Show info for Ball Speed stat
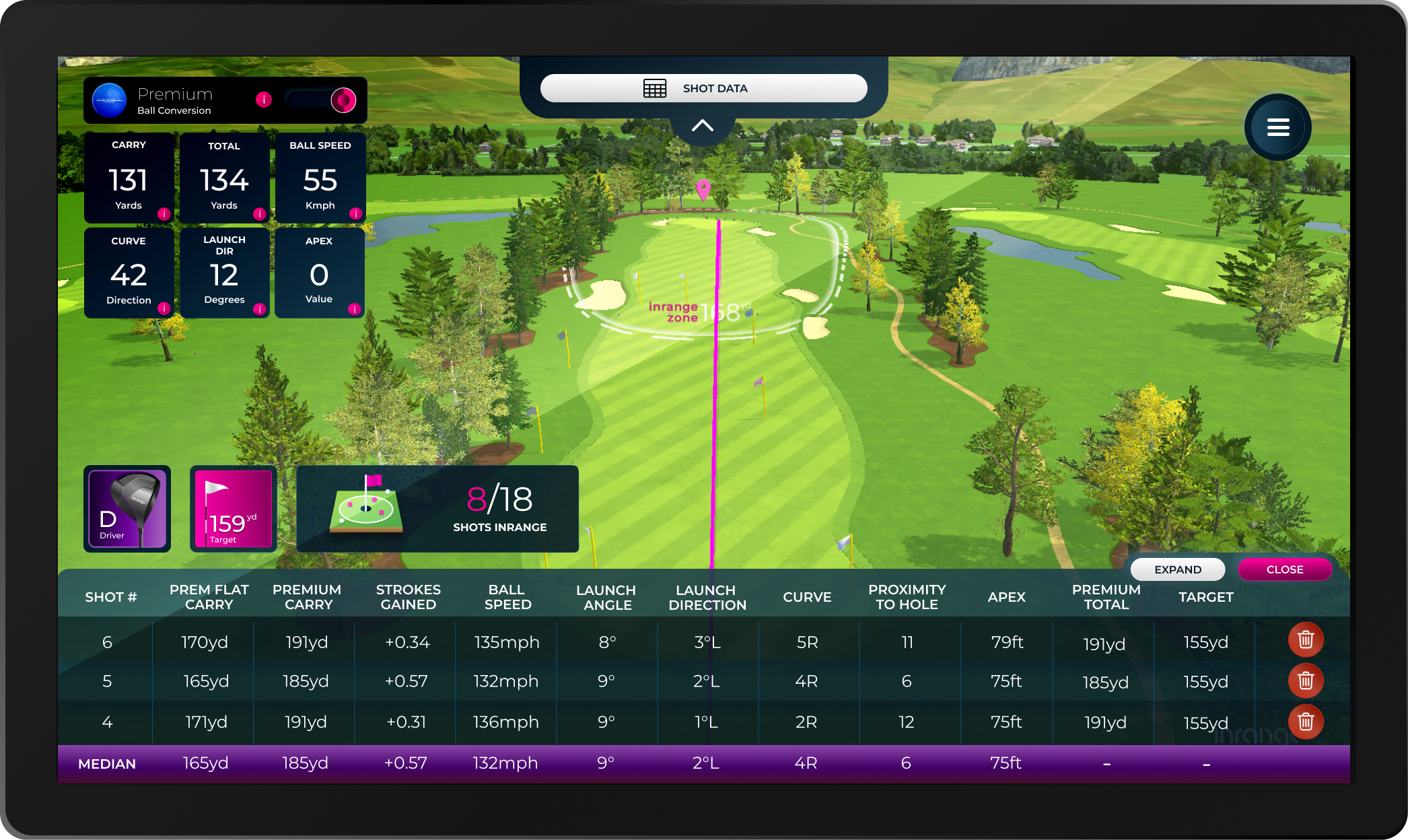This screenshot has height=840, width=1408. [355, 214]
